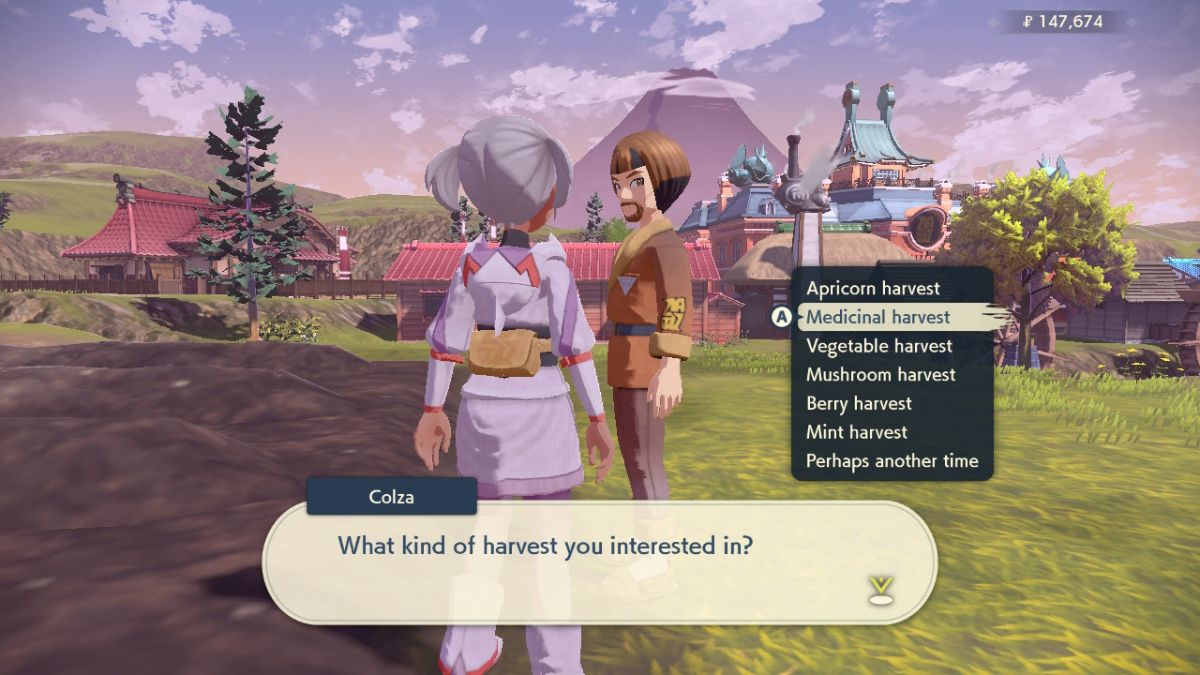The height and width of the screenshot is (675, 1200).
Task: Select Medicinal harvest from the list
Action: point(878,317)
